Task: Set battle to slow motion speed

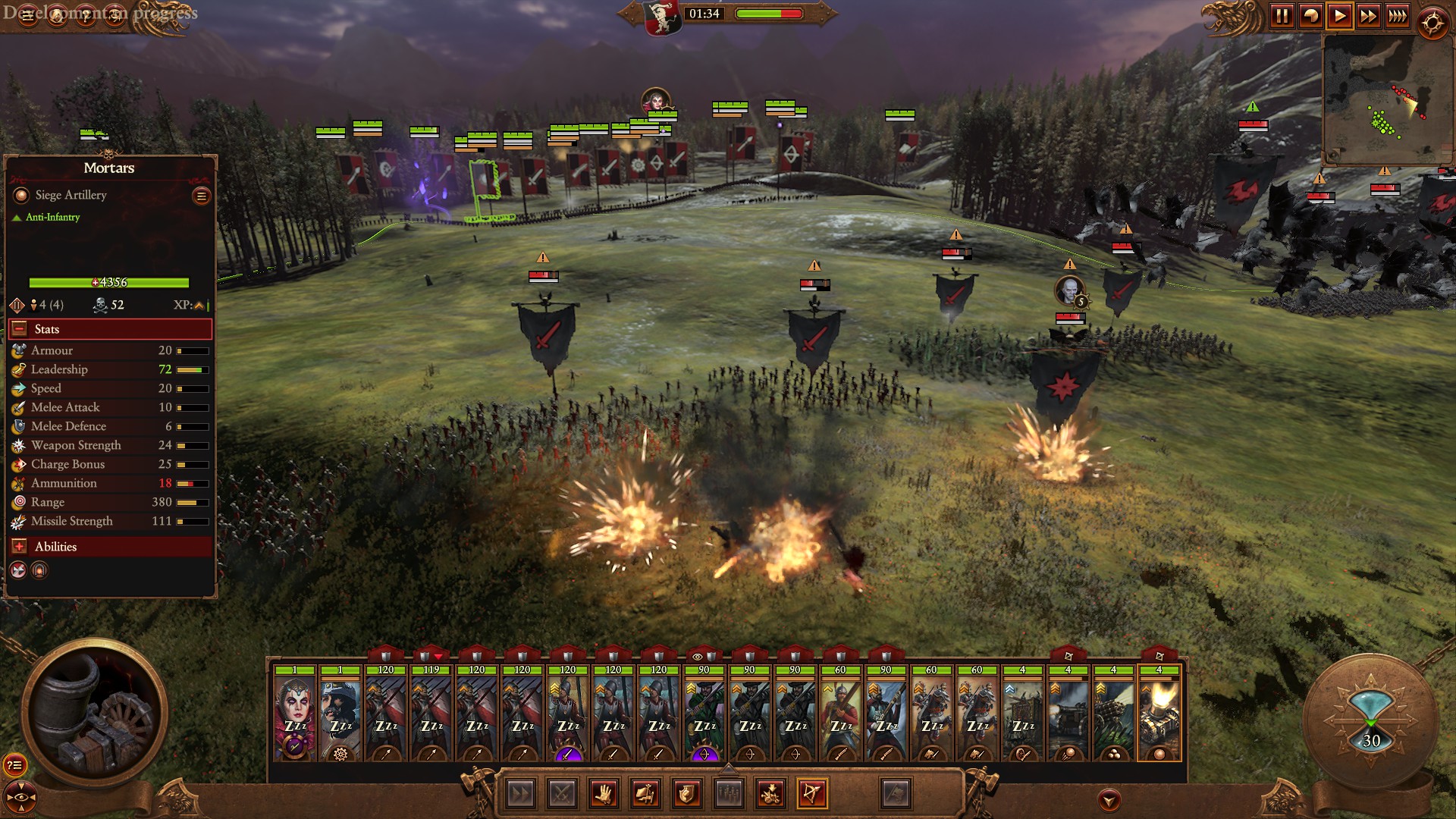Action: coord(1310,16)
